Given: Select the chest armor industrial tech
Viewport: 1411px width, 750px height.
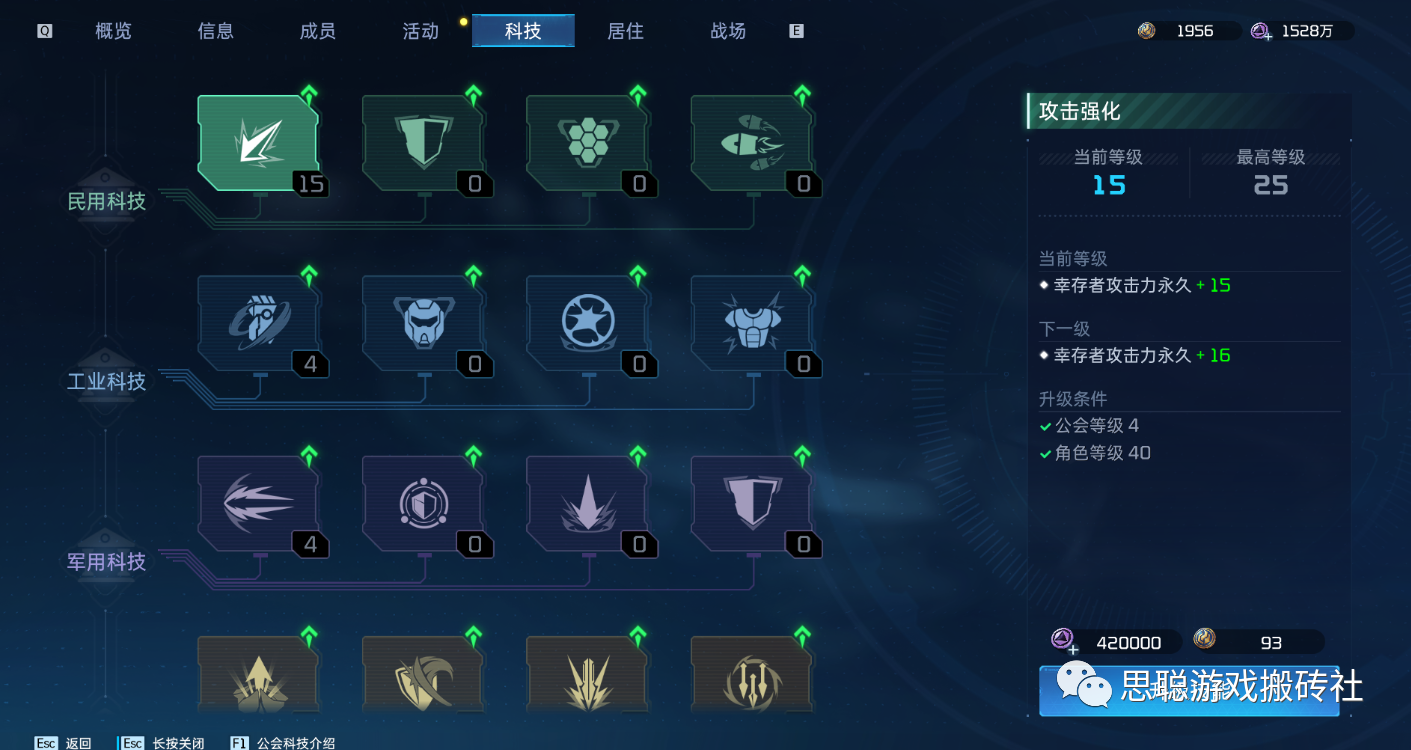Looking at the screenshot, I should pos(750,322).
